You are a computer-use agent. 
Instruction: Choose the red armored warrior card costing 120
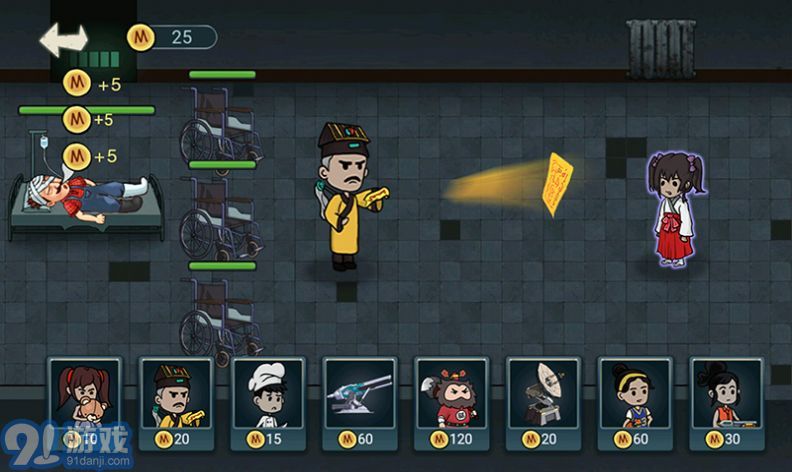(x=452, y=402)
